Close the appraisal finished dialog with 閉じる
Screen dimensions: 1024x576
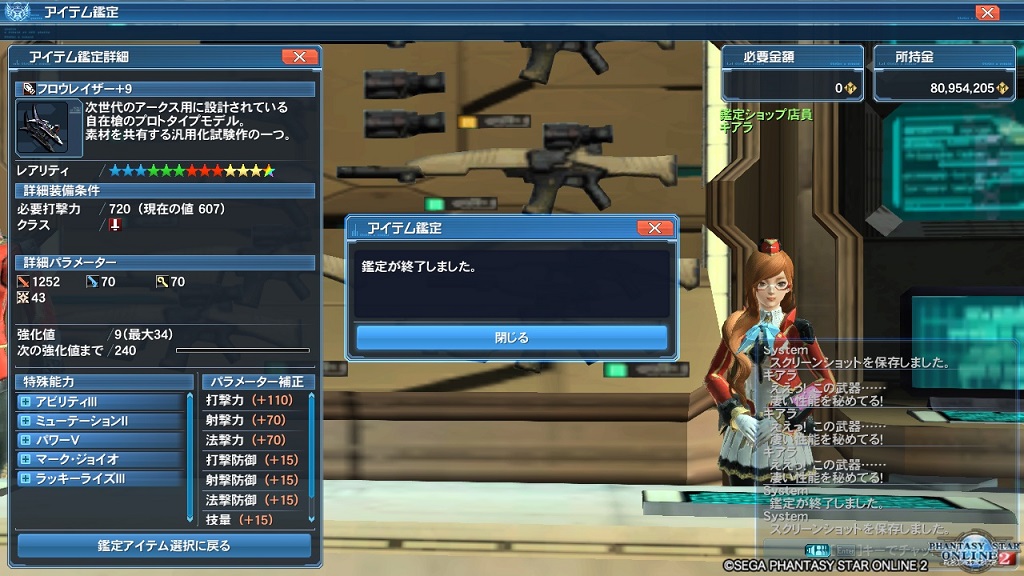coord(511,338)
